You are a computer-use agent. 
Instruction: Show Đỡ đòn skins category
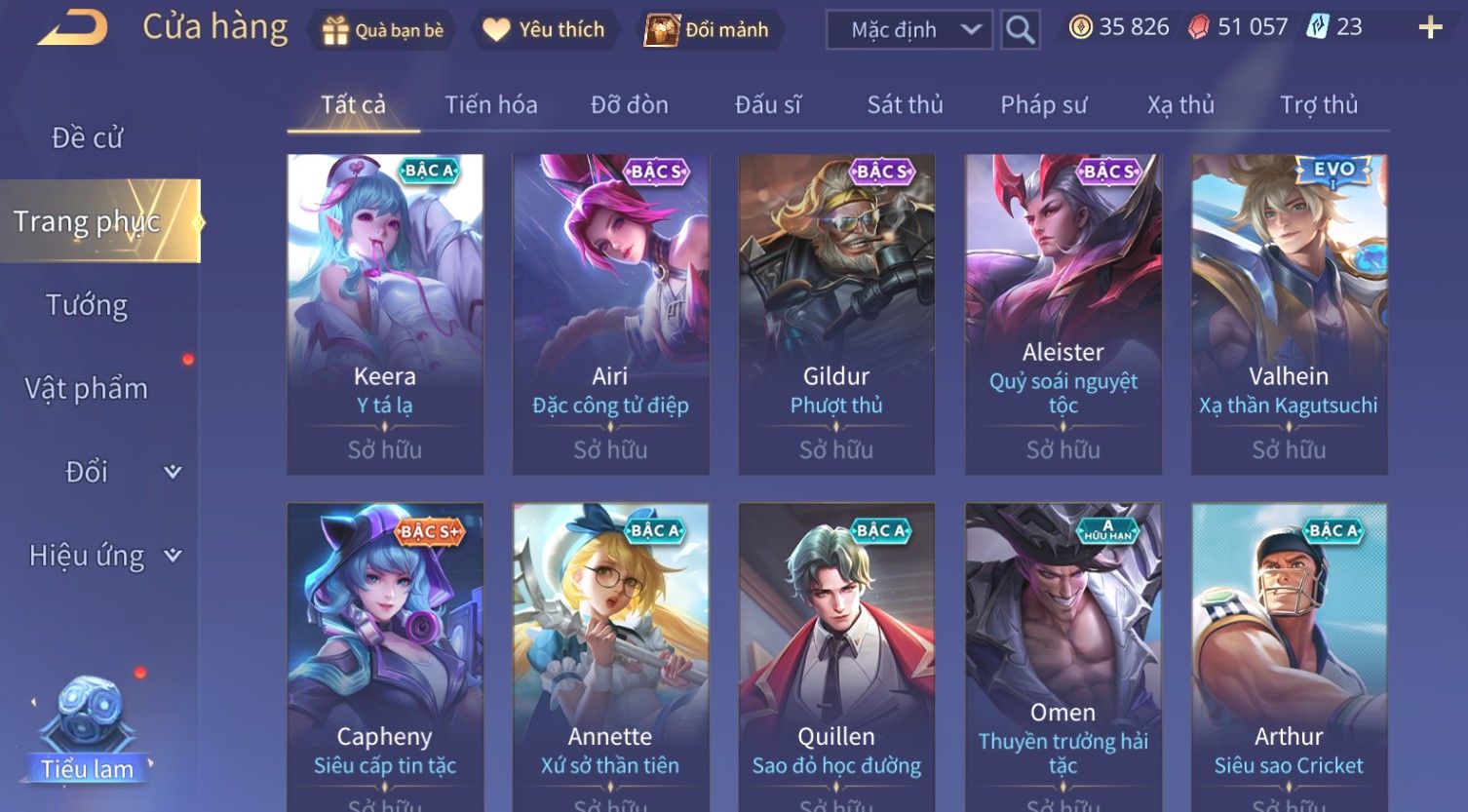[x=630, y=104]
